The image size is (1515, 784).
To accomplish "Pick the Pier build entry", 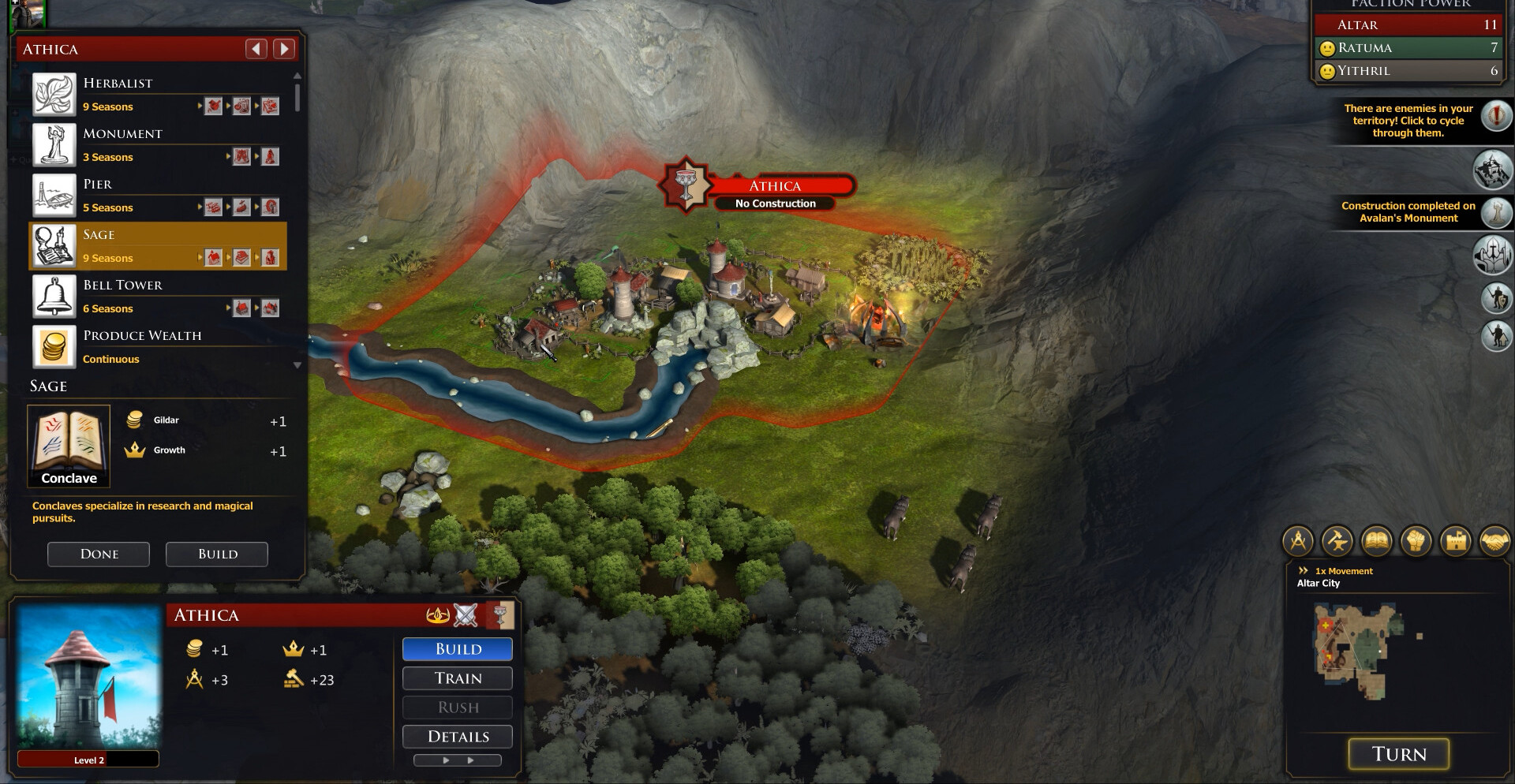I will point(158,195).
